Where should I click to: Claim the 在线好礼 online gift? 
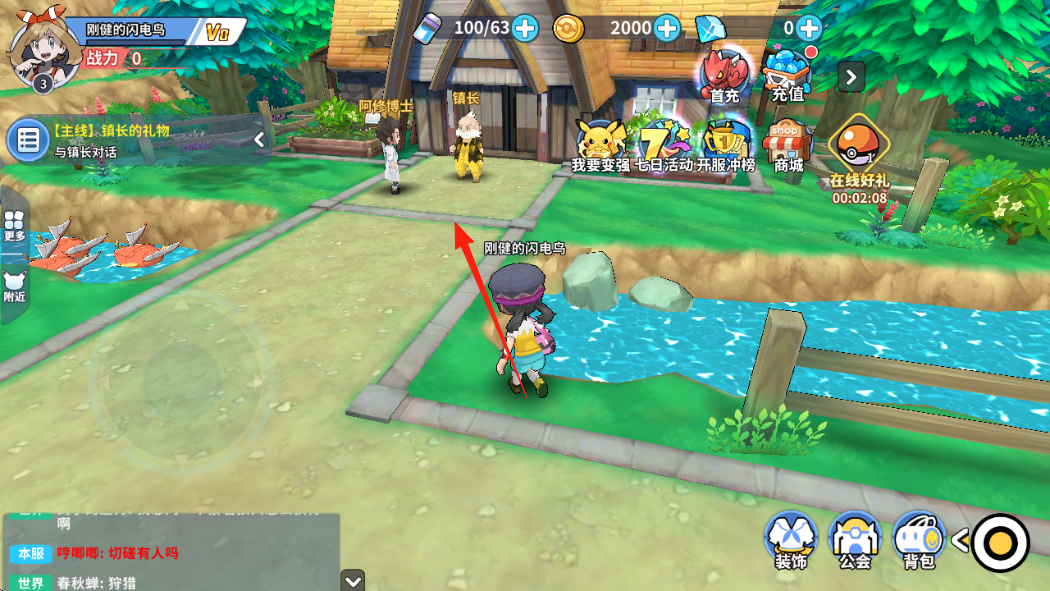858,155
